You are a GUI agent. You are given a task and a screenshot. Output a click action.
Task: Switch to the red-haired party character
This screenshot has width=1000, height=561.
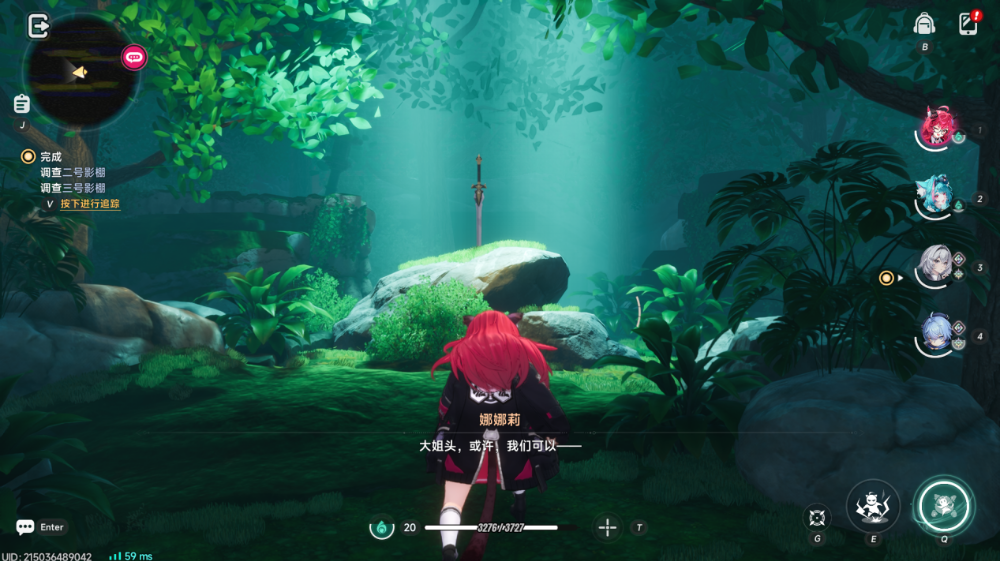938,130
